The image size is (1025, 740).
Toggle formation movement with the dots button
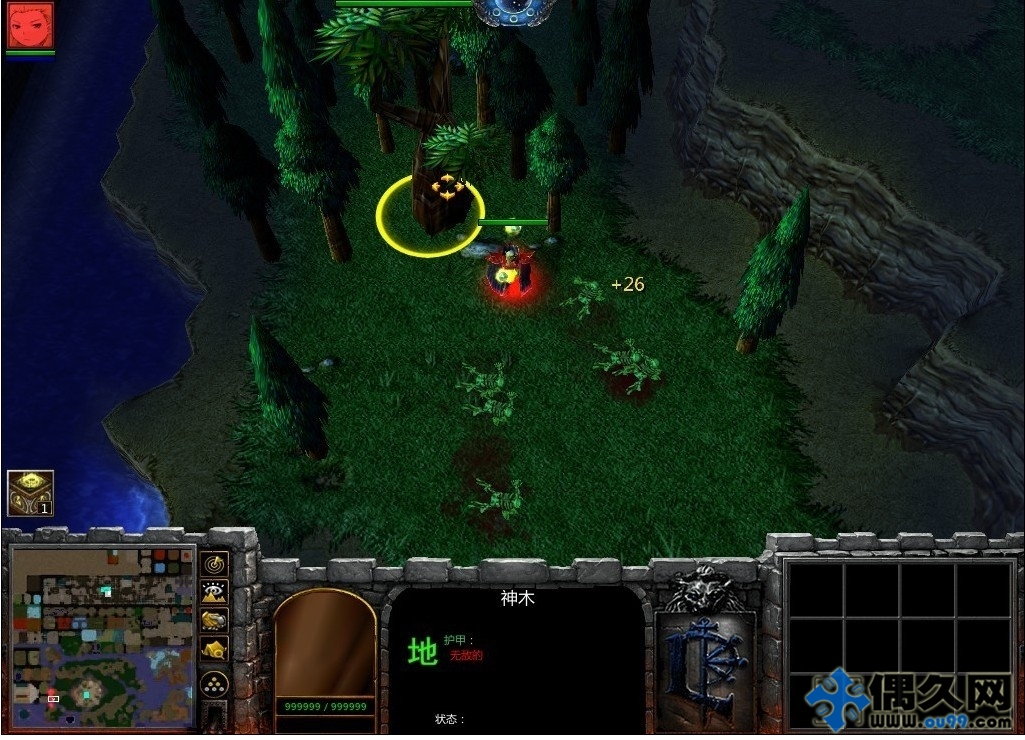pos(214,684)
